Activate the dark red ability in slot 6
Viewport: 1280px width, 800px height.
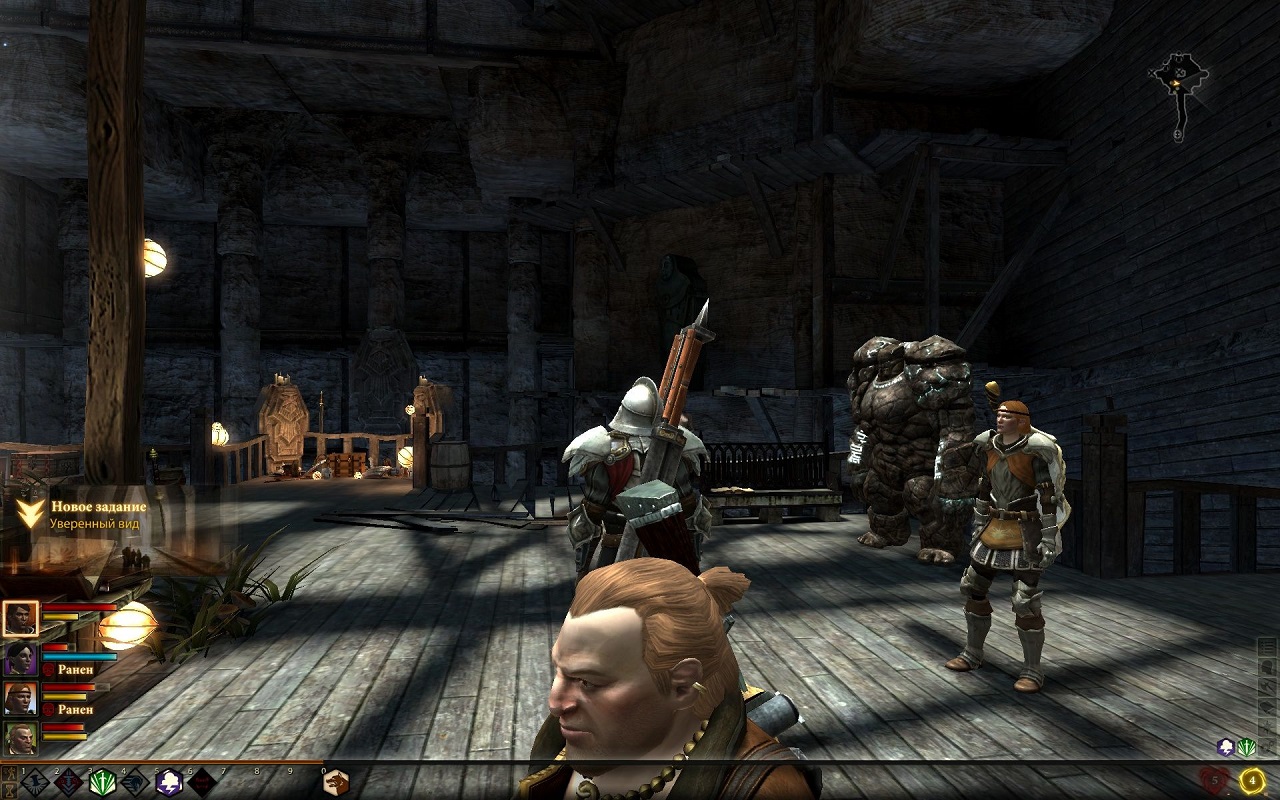click(x=202, y=782)
